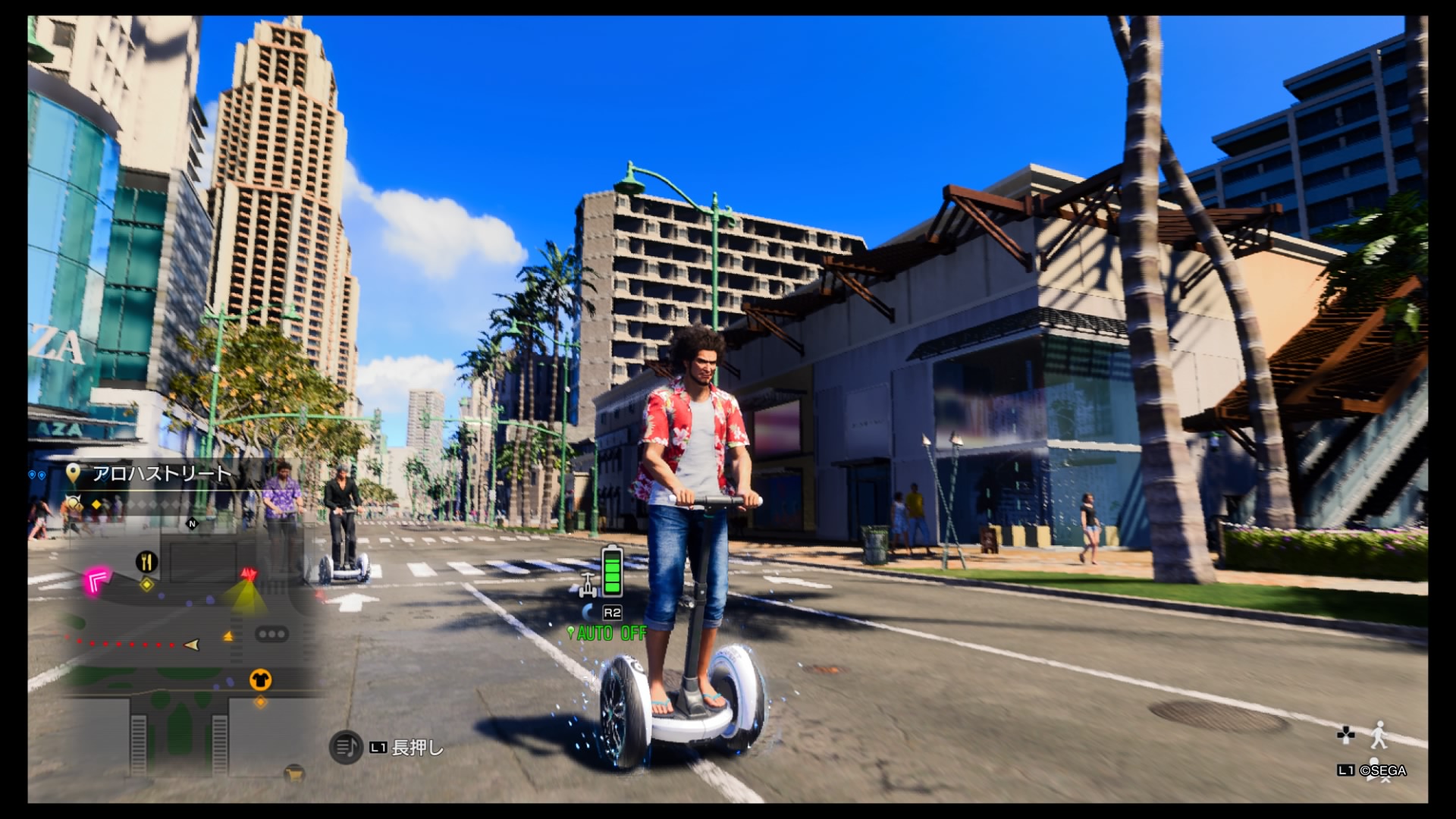The height and width of the screenshot is (819, 1456).
Task: Click the player arrow on the minimap
Action: click(x=193, y=645)
